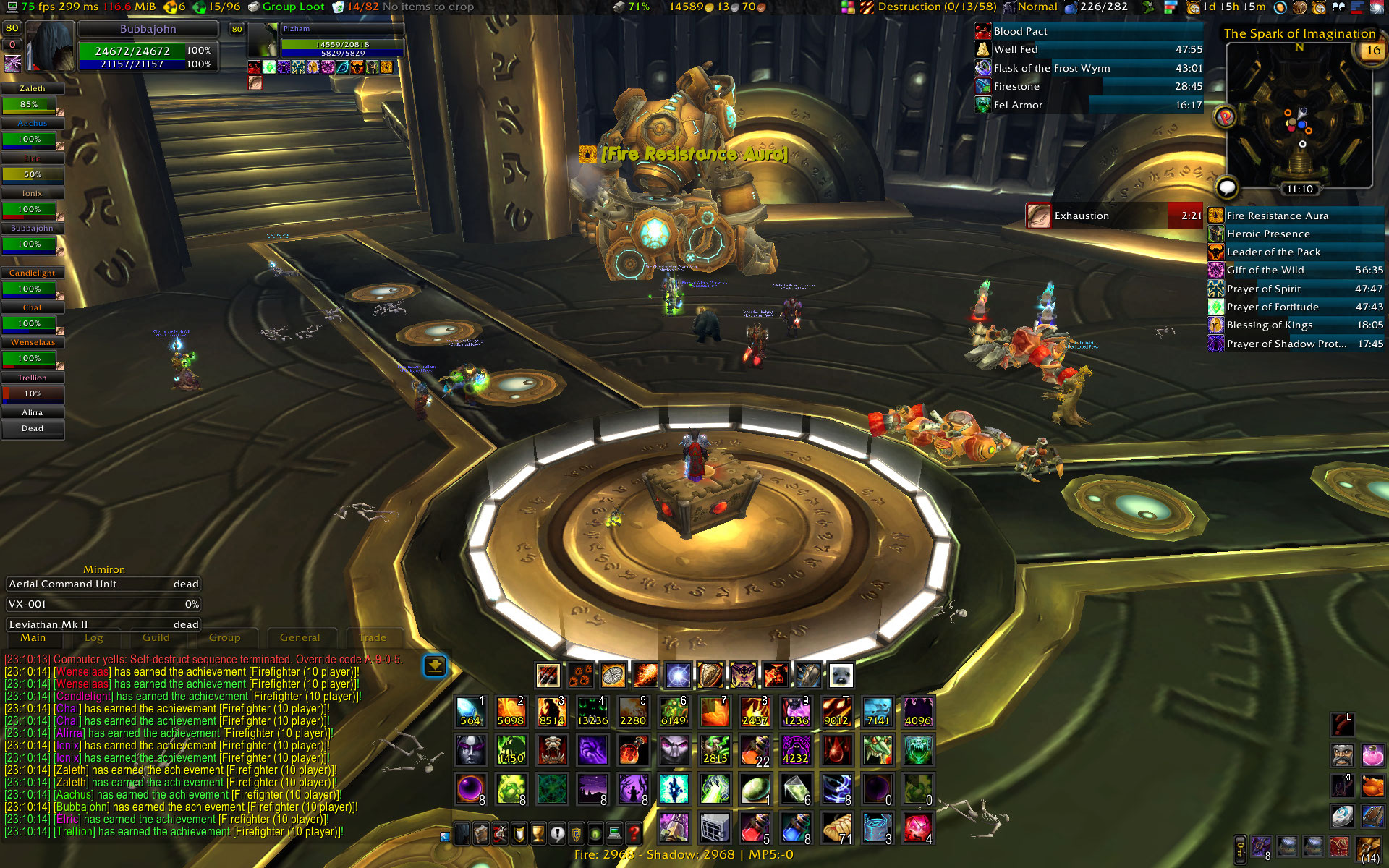
Task: Open the Log chat tab
Action: tap(93, 638)
